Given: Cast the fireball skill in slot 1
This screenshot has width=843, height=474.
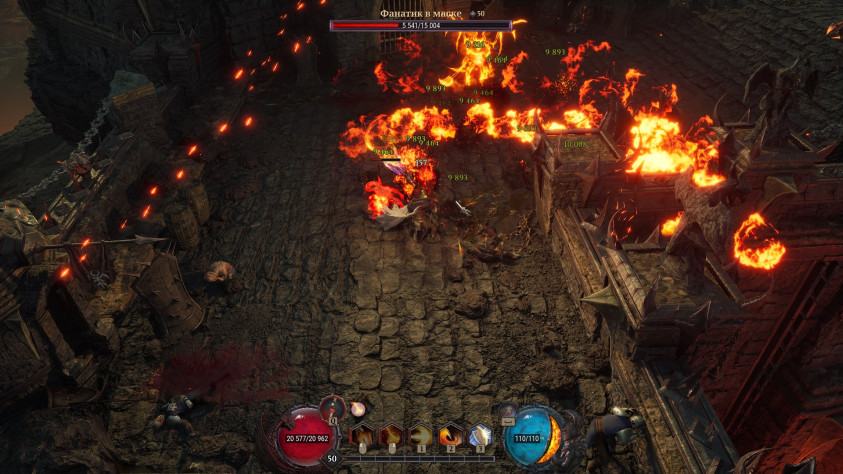Looking at the screenshot, I should [422, 435].
